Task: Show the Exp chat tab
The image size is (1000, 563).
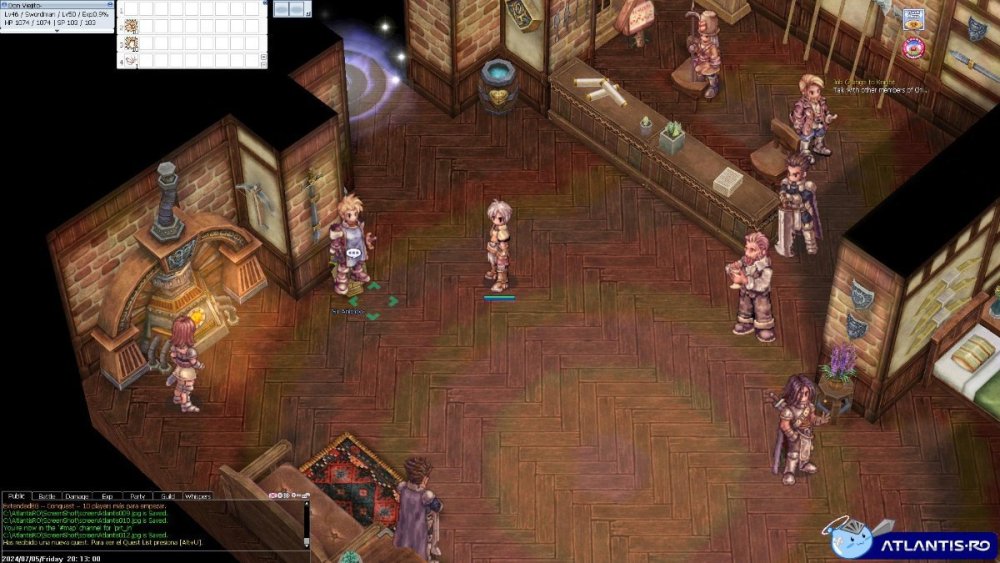Action: [107, 496]
